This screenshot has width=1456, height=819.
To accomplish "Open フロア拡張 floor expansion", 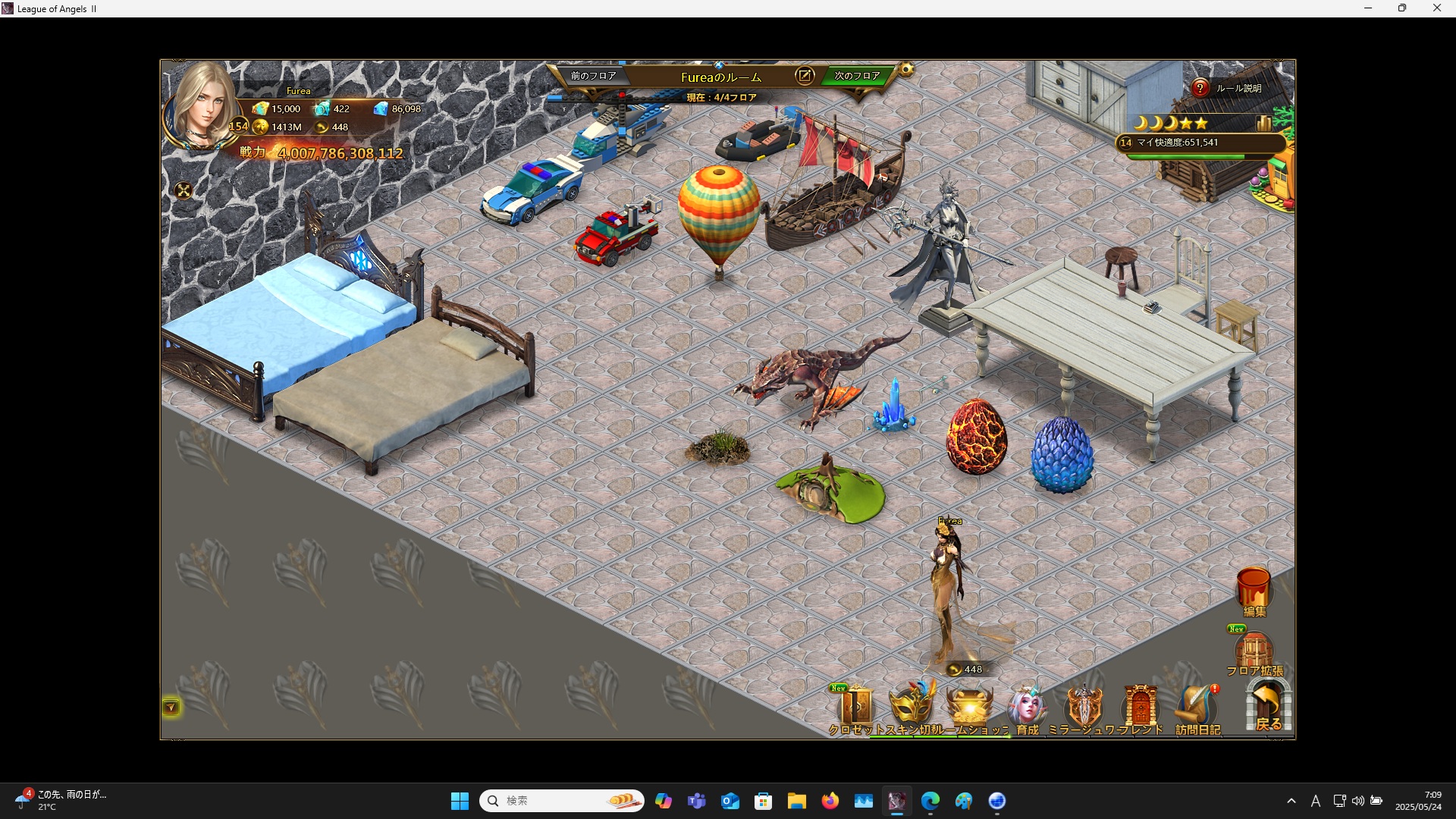I will (x=1254, y=652).
